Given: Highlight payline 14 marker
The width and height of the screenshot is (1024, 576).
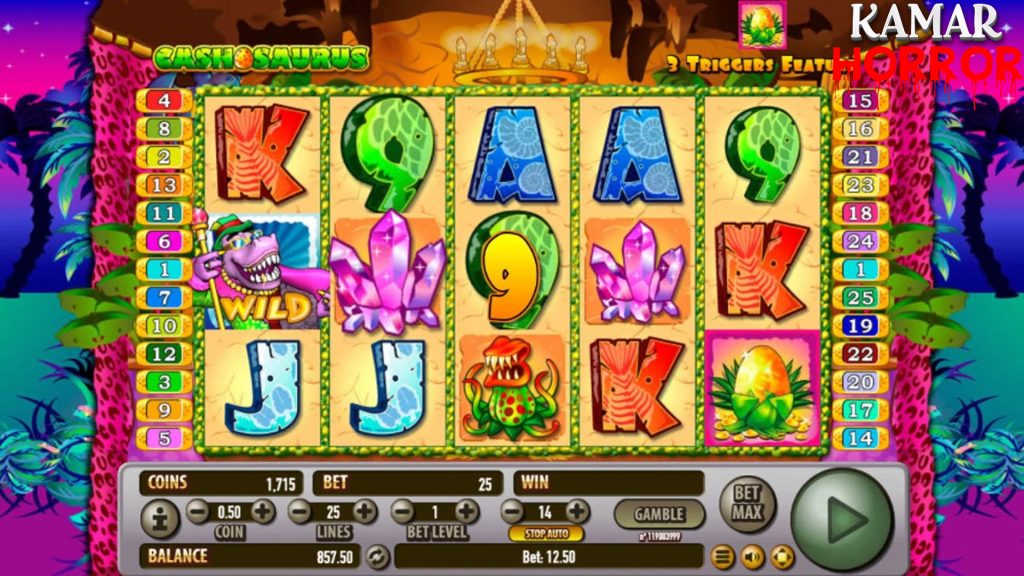Looking at the screenshot, I should pos(860,437).
